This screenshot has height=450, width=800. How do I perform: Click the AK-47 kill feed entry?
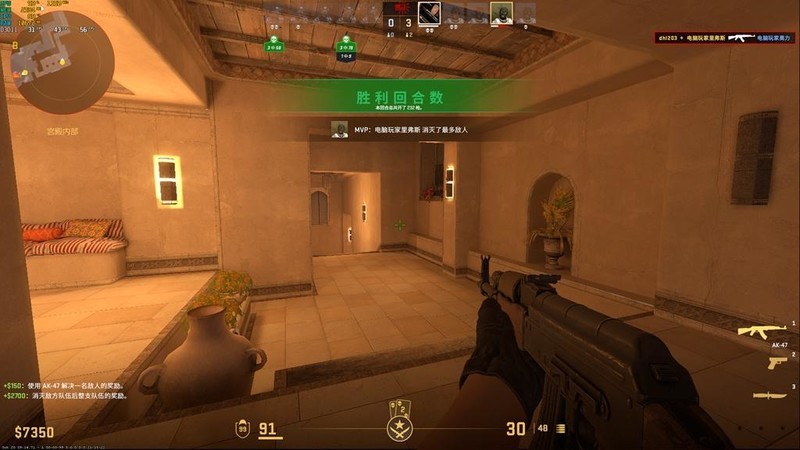725,37
